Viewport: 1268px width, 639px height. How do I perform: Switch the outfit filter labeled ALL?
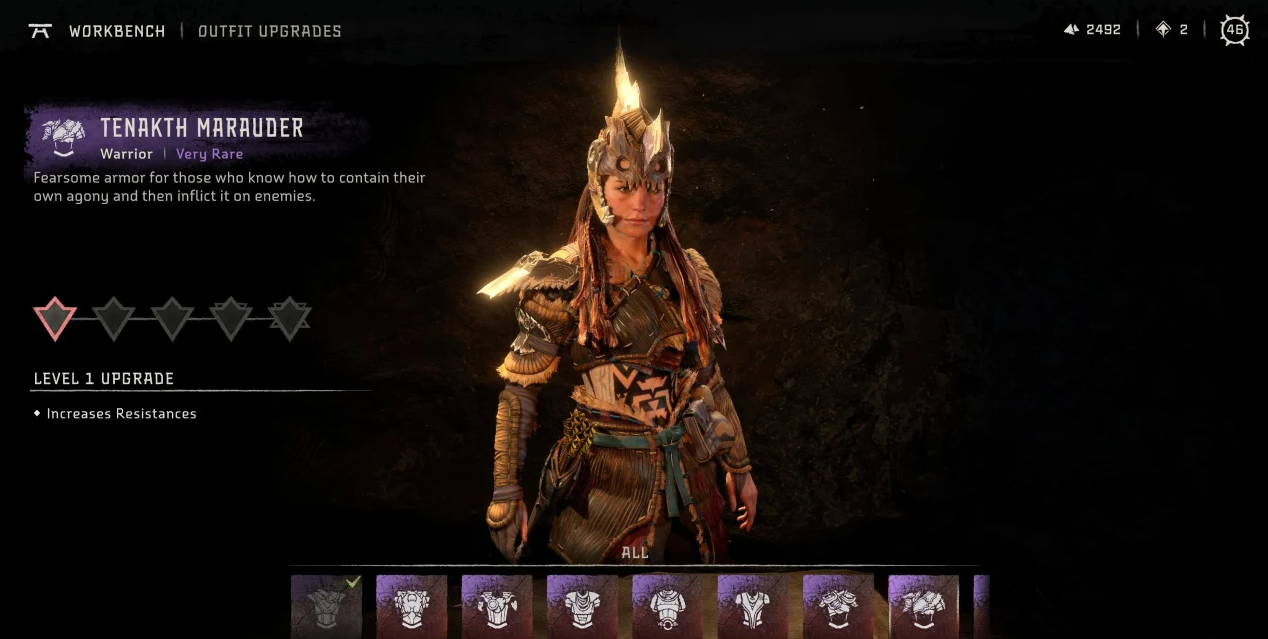[635, 552]
